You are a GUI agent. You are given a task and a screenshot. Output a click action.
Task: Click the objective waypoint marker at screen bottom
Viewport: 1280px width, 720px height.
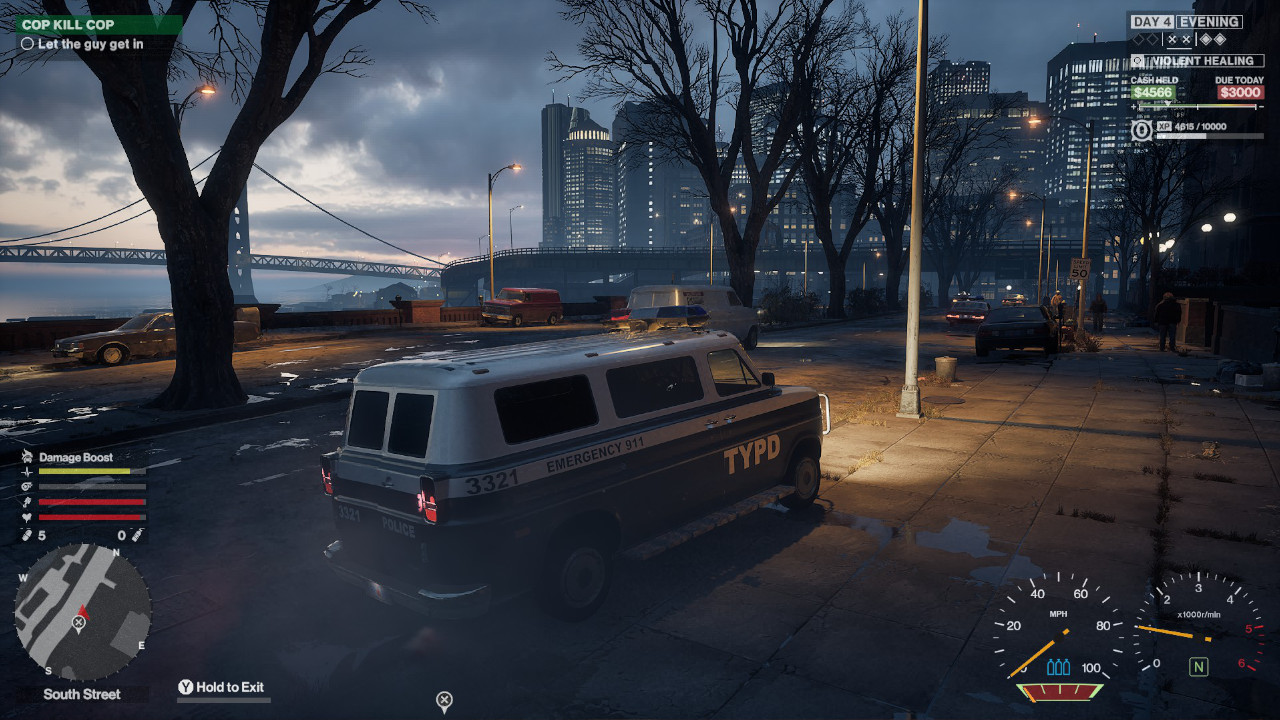445,700
